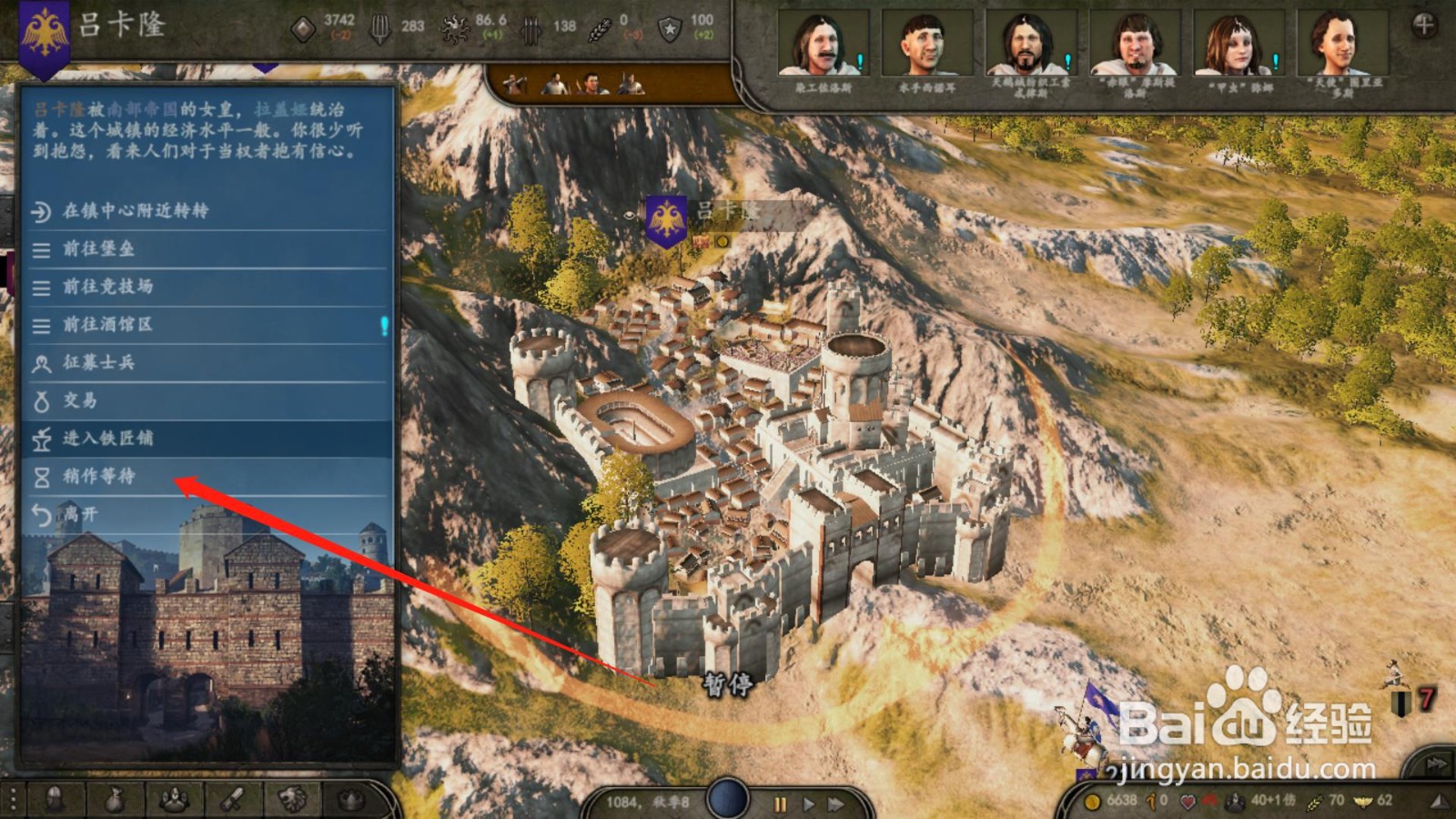
Task: Leave the town with 离开
Action: (80, 515)
